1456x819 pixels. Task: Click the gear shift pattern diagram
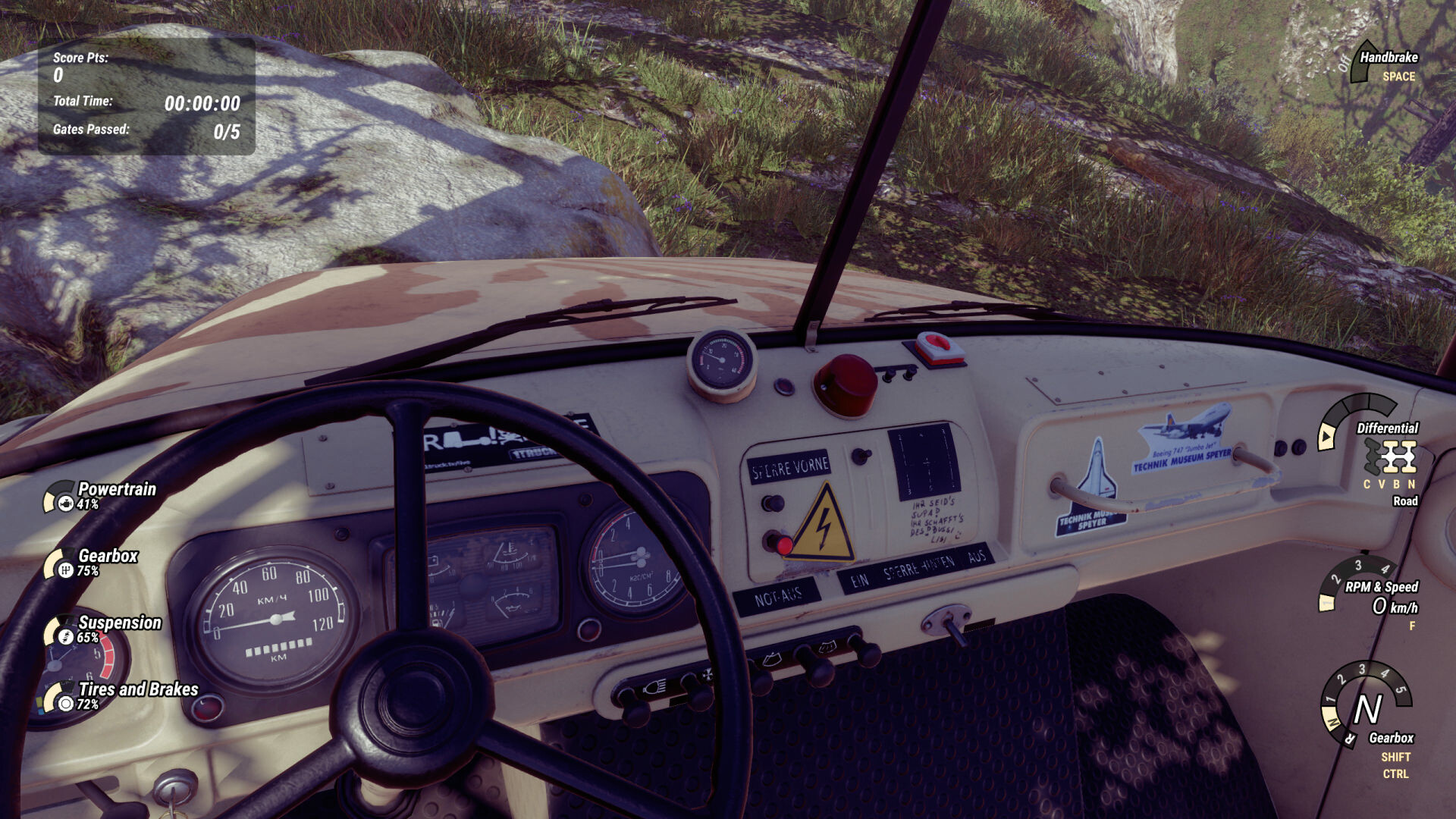click(924, 461)
